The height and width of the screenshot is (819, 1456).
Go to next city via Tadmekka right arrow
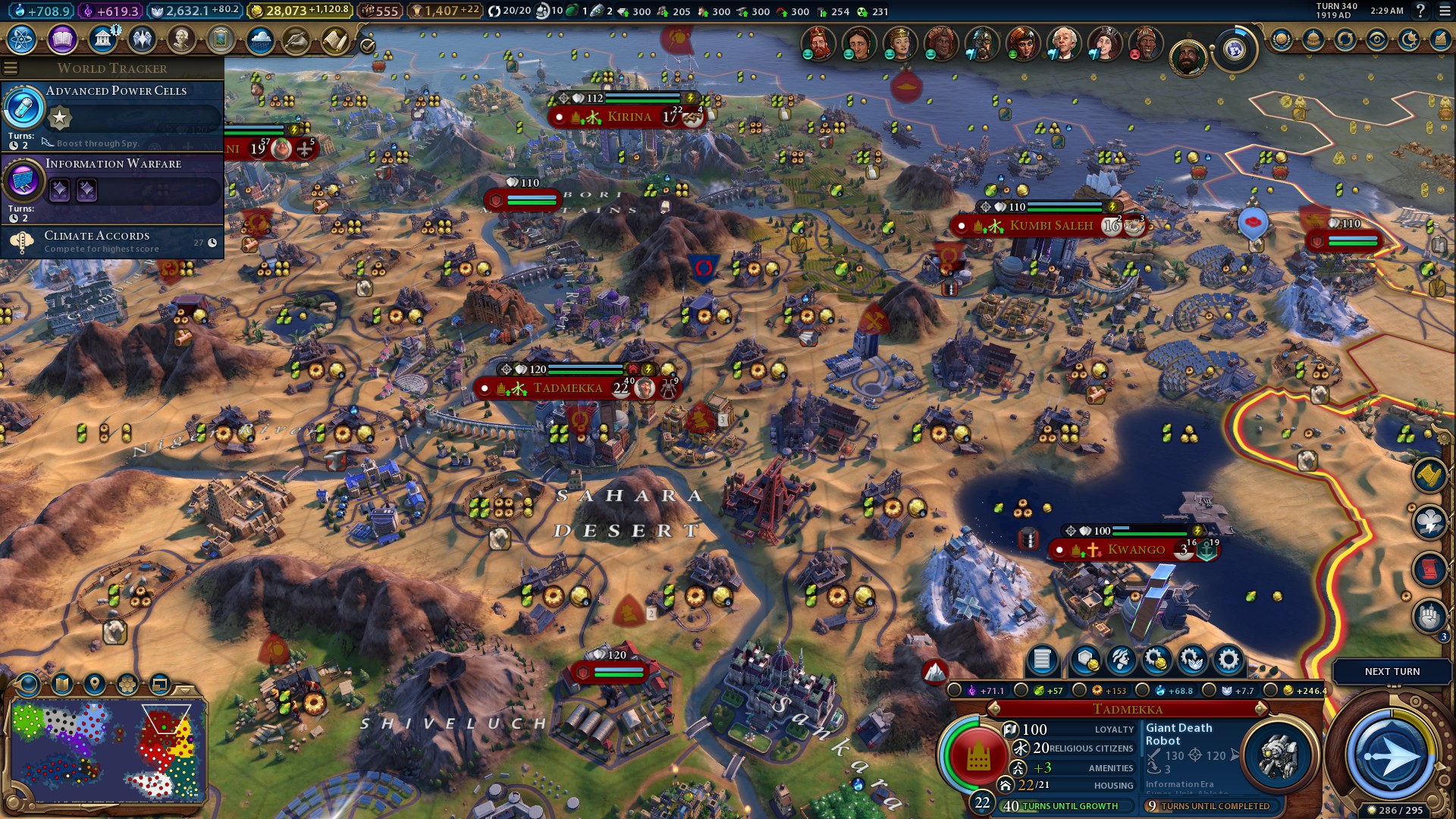(x=1261, y=709)
